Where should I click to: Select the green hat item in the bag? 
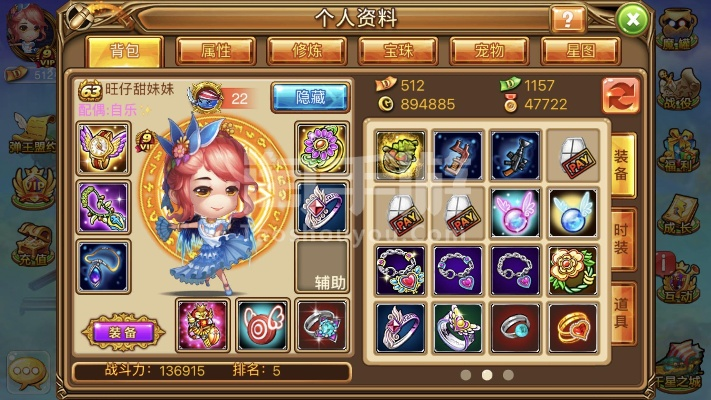[401, 155]
